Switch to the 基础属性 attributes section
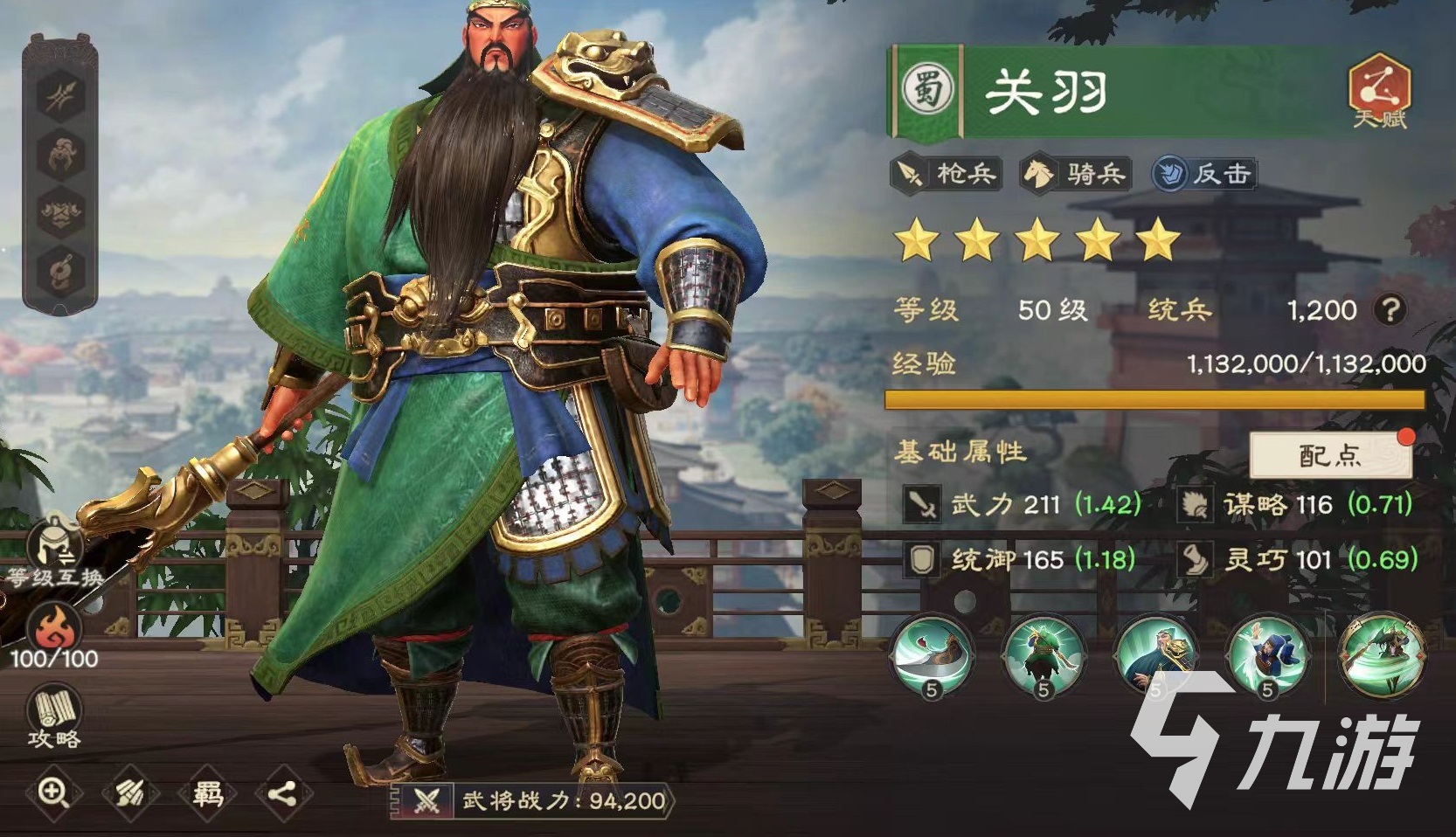Screen dimensions: 1456x837 point(960,453)
